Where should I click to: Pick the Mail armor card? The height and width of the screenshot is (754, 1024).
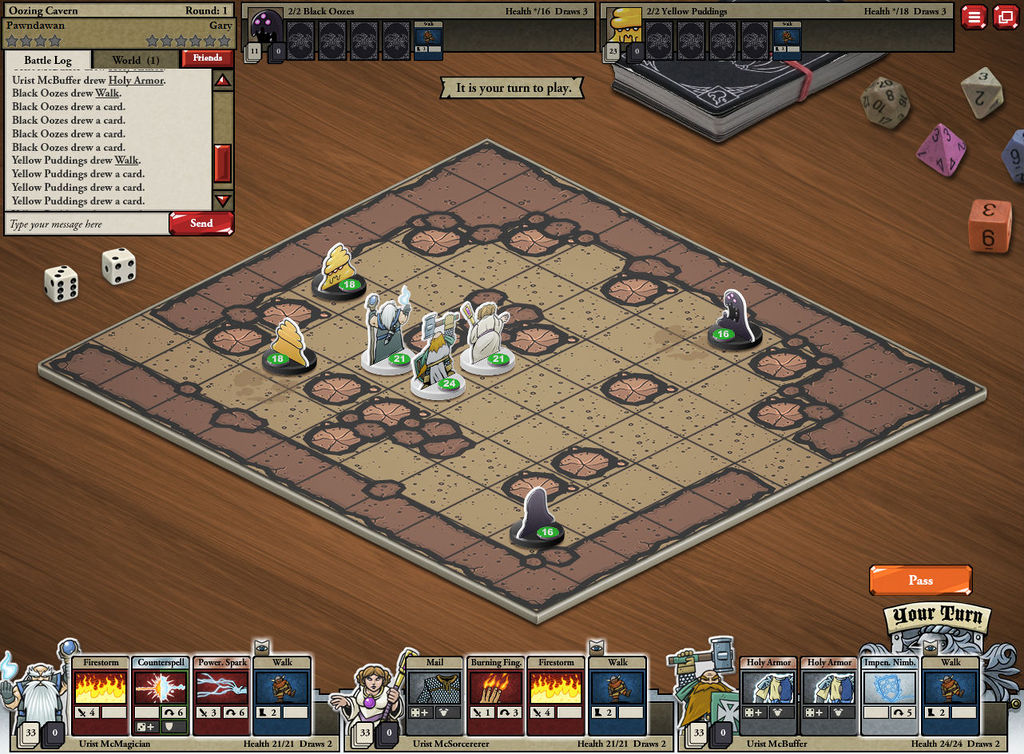tap(435, 690)
